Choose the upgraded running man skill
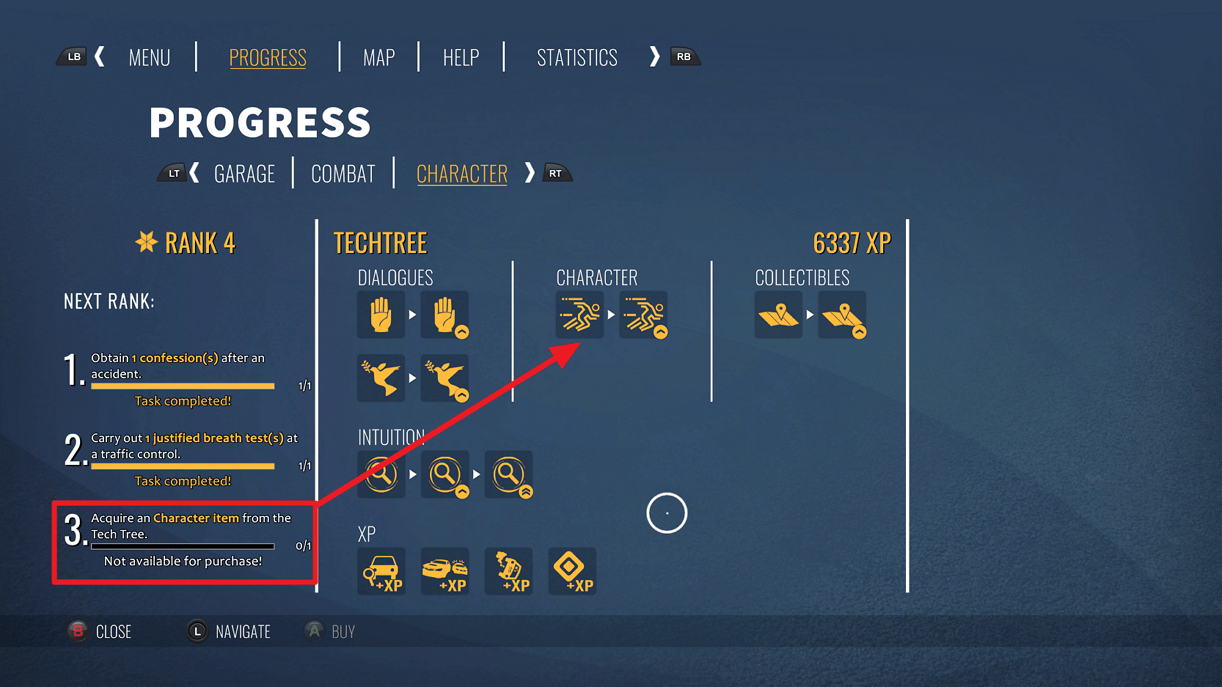Image resolution: width=1222 pixels, height=687 pixels. click(643, 315)
